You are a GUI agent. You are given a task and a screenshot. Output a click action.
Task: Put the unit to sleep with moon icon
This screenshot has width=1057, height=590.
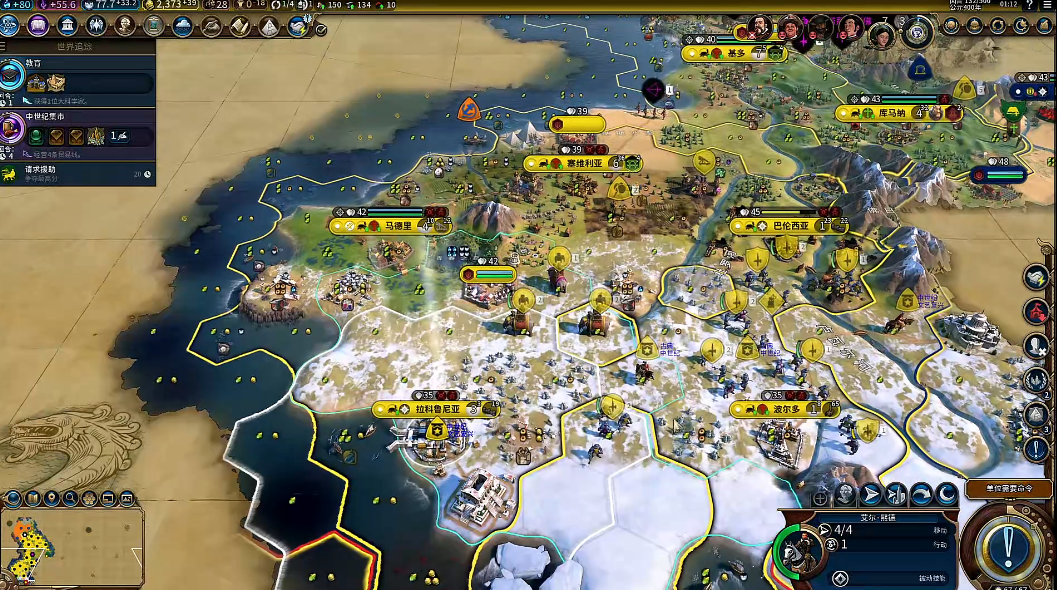coord(945,494)
